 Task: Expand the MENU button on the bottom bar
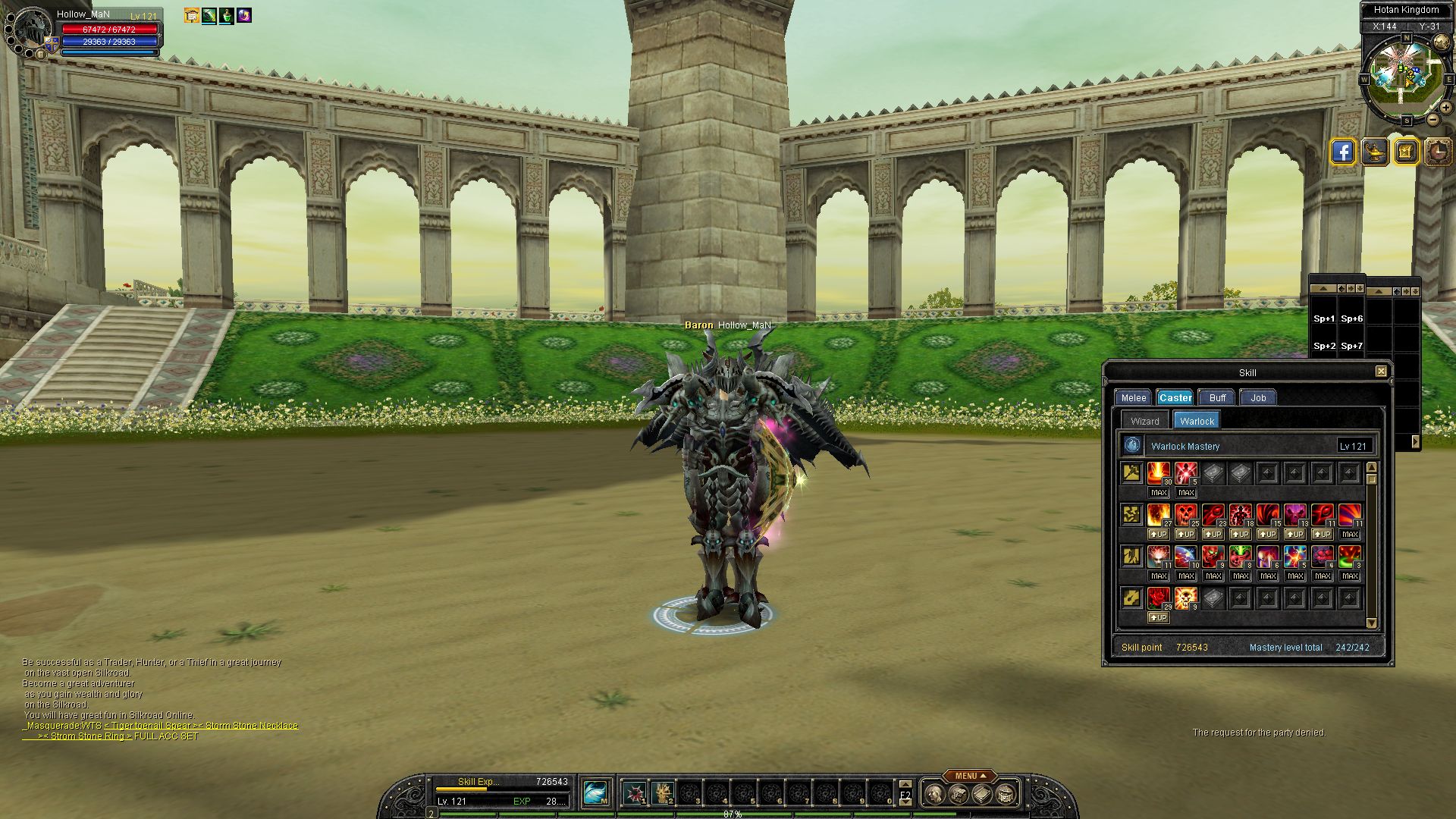[970, 776]
